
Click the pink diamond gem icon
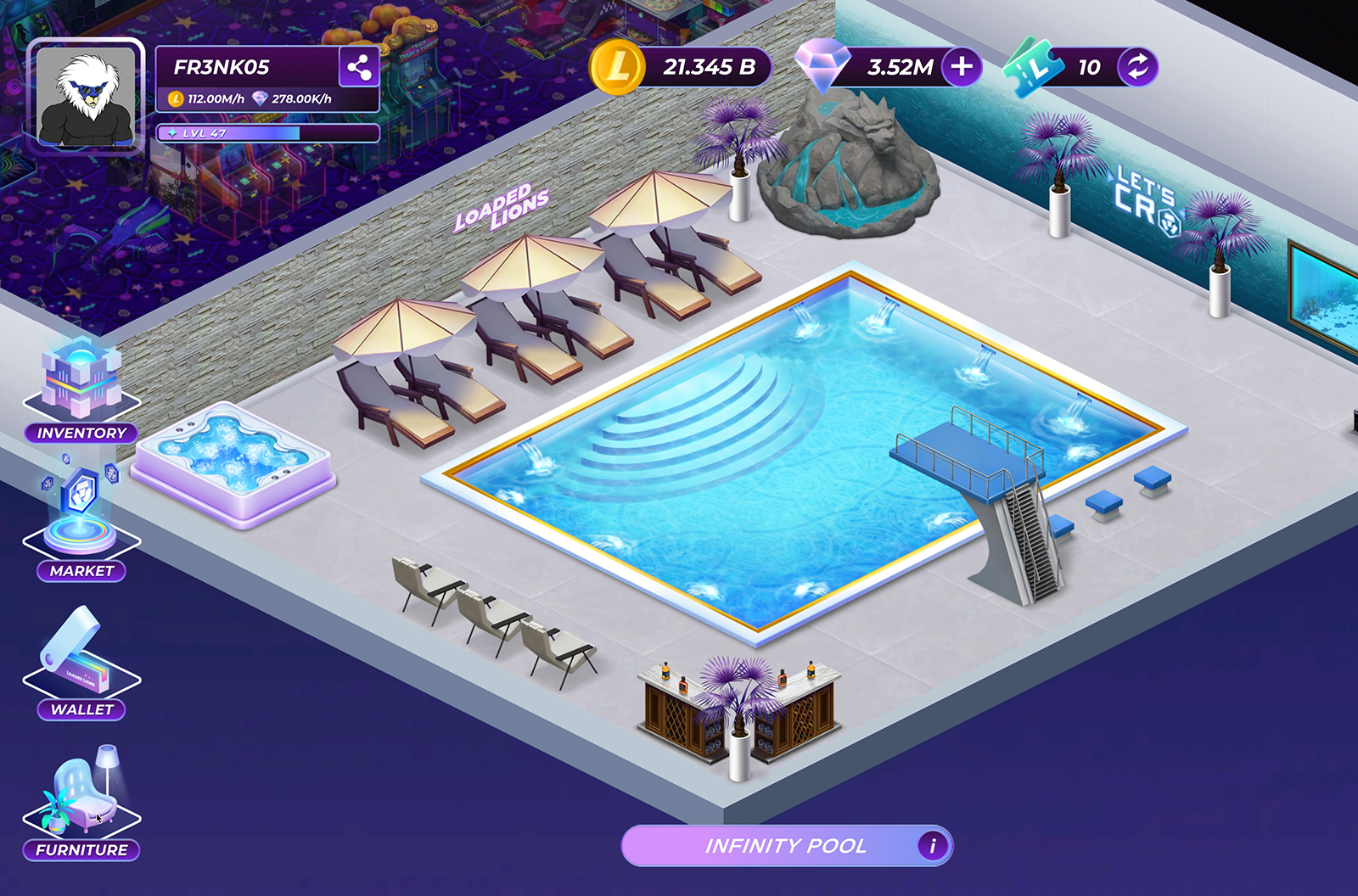[x=822, y=65]
